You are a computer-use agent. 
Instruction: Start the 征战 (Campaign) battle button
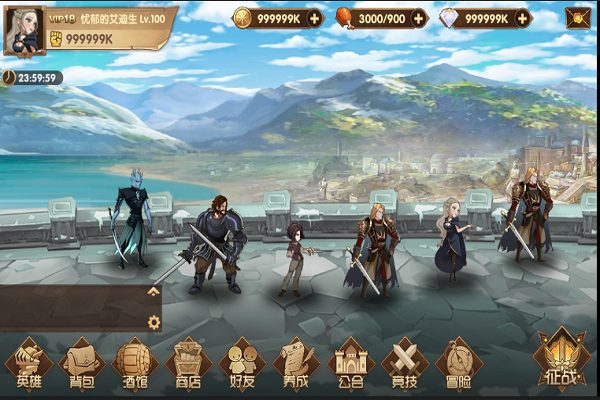[561, 358]
